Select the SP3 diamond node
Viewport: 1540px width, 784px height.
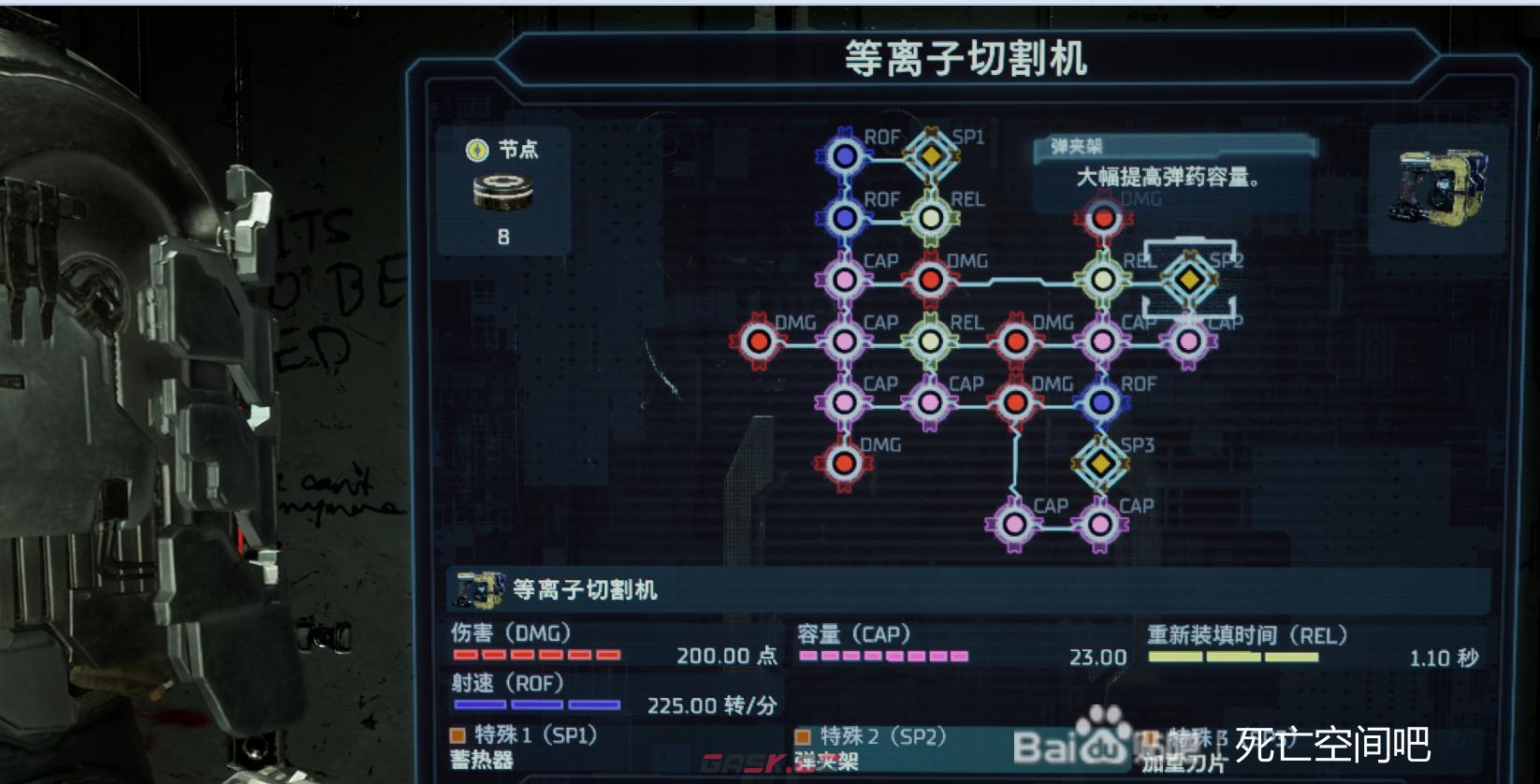1098,462
